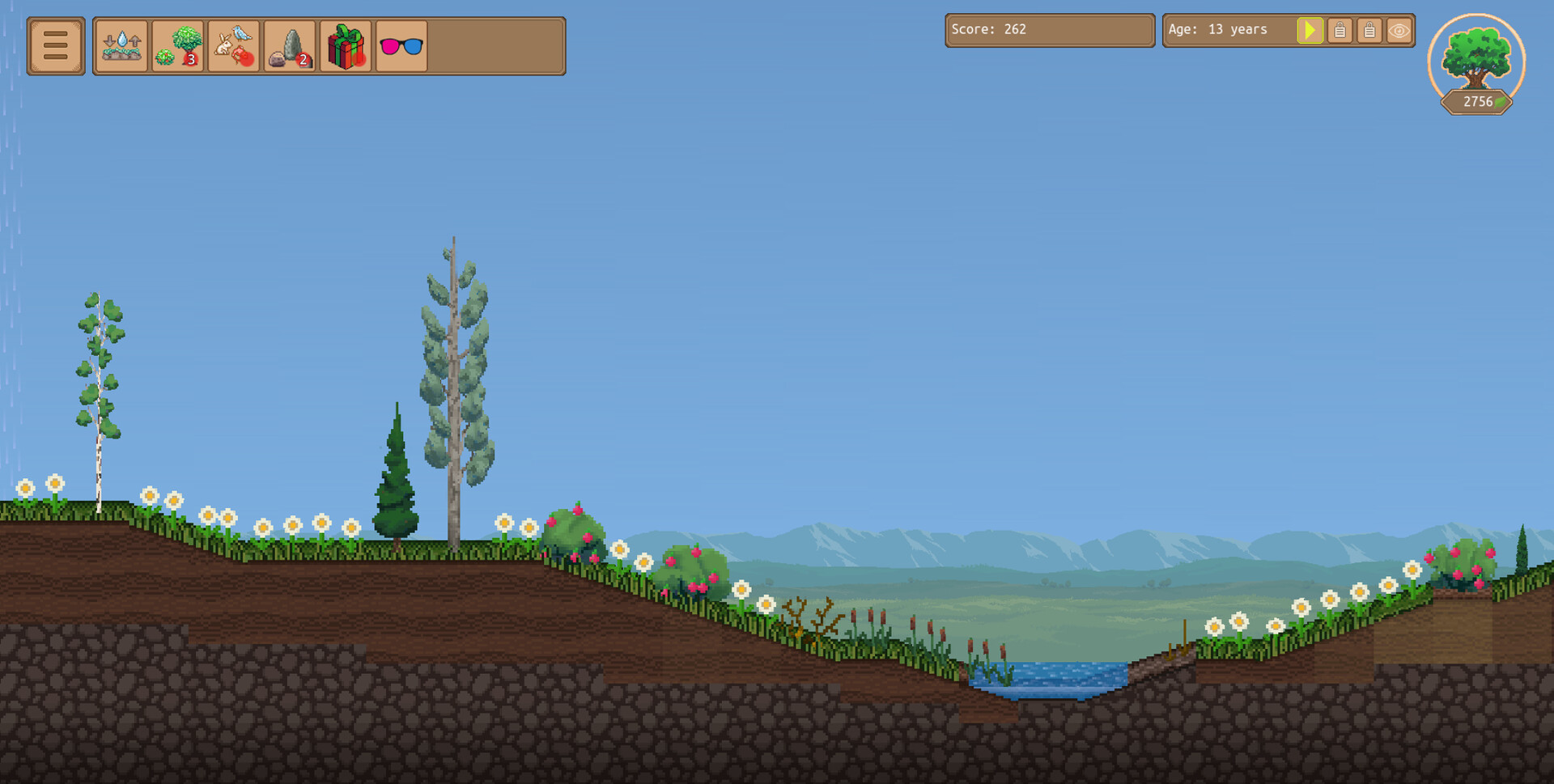Toggle the highlighted yellow play speed button

coord(1310,30)
